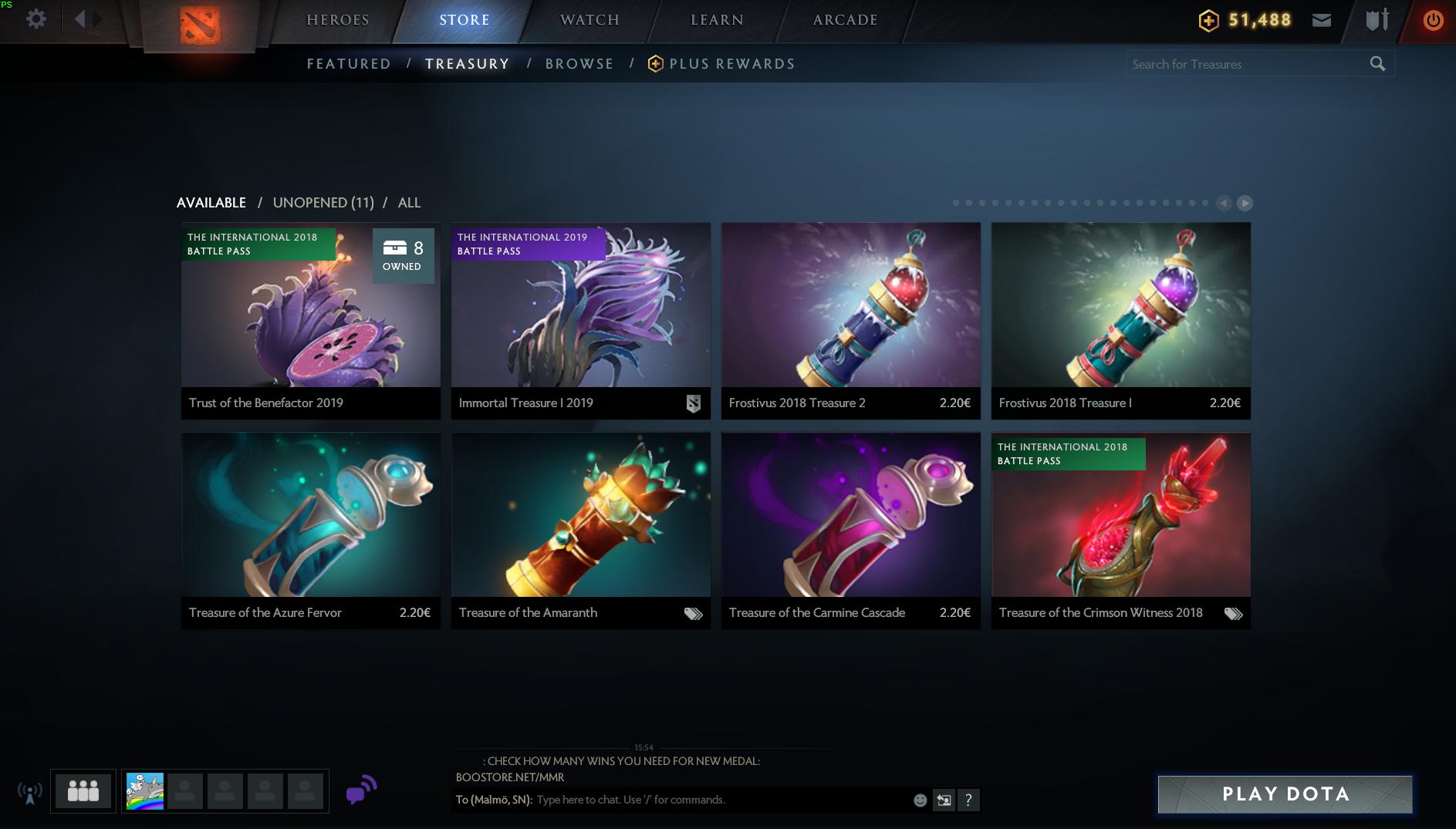Click the chat message input field
Image resolution: width=1456 pixels, height=829 pixels.
click(x=694, y=800)
